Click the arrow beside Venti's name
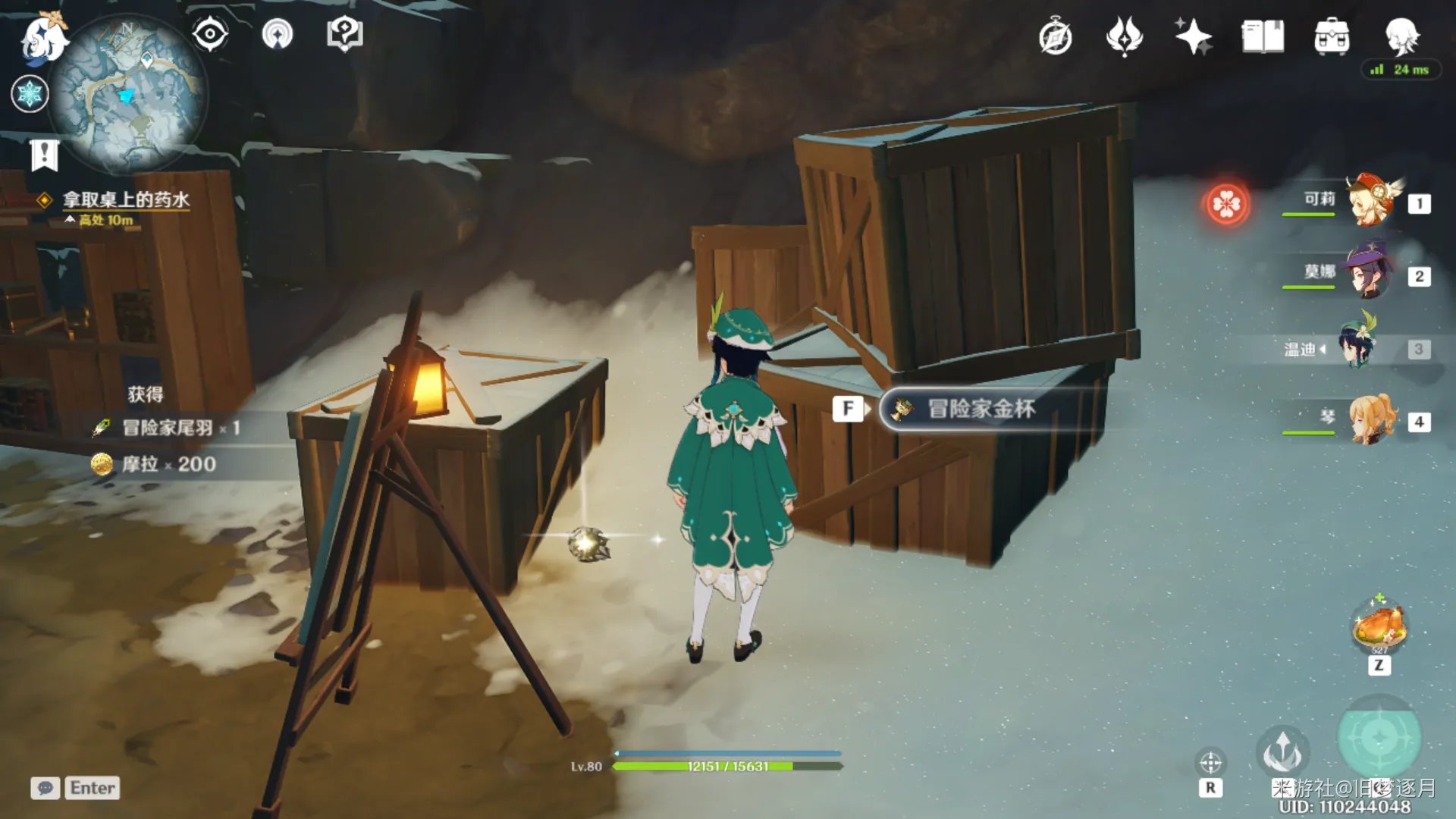This screenshot has width=1456, height=819. 1323,350
